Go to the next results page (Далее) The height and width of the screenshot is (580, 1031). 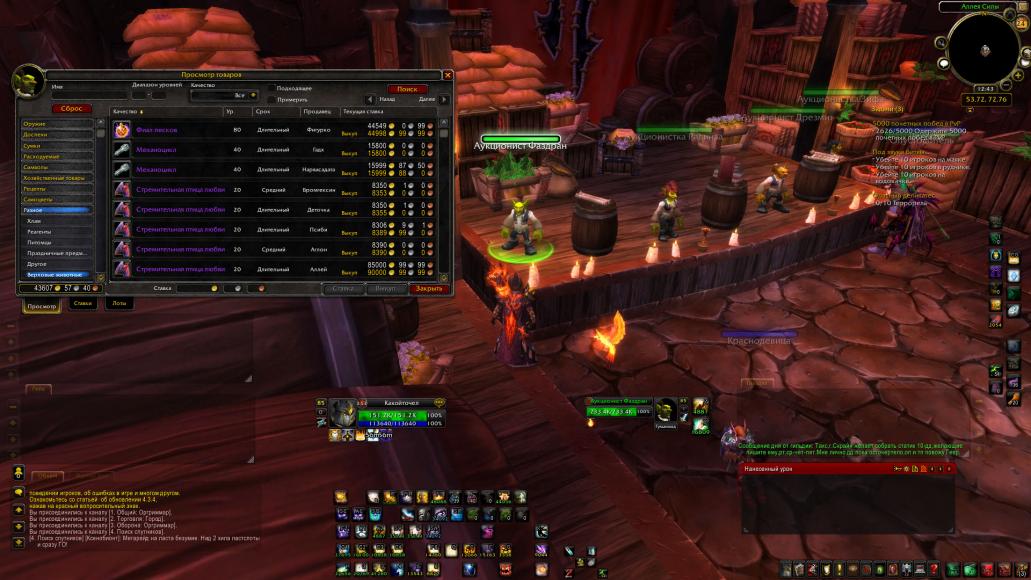439,99
